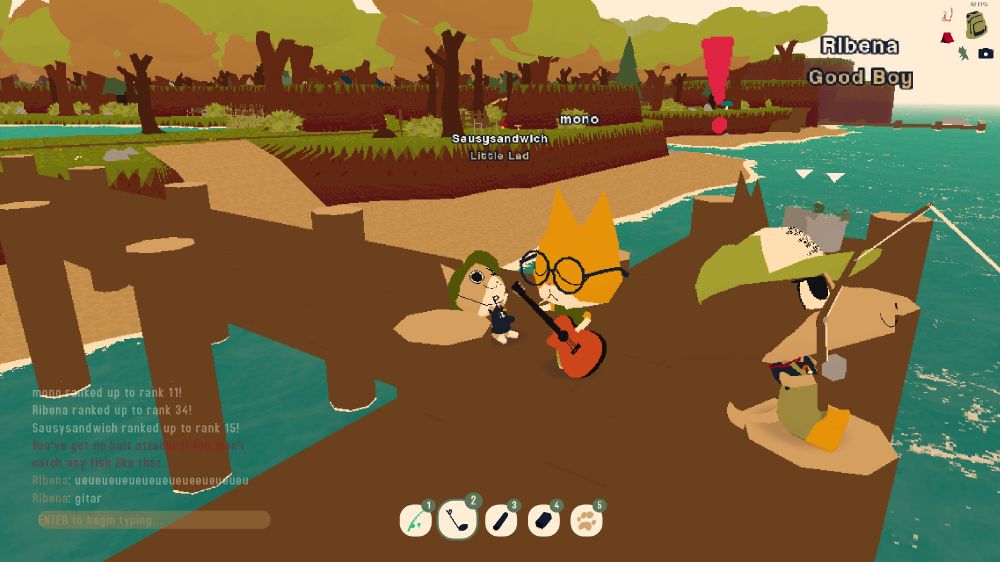Choose the highlighted hotbar slot number 2
The height and width of the screenshot is (562, 1000).
(x=457, y=519)
